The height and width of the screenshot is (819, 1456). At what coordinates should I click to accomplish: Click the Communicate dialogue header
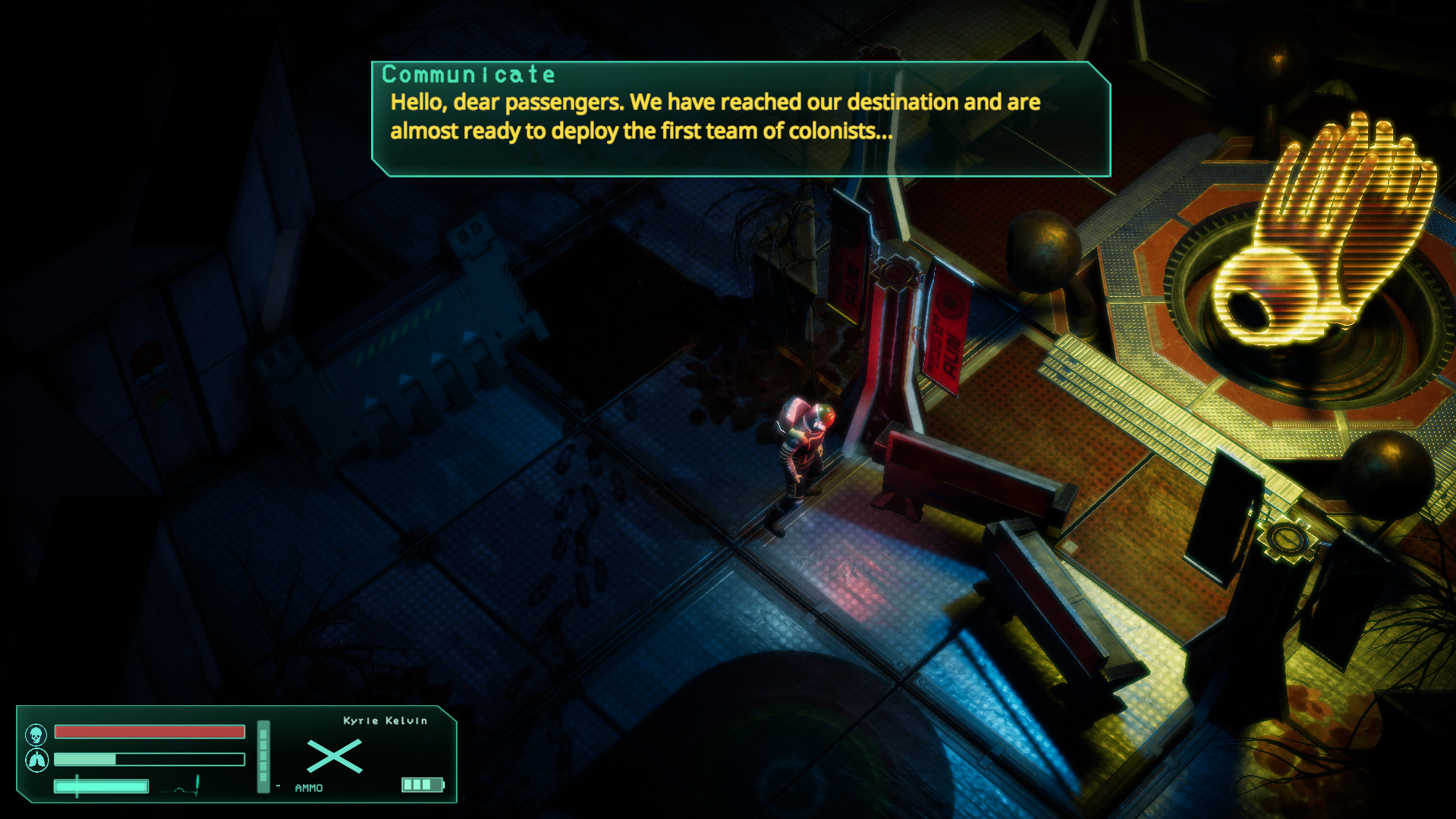(x=467, y=74)
